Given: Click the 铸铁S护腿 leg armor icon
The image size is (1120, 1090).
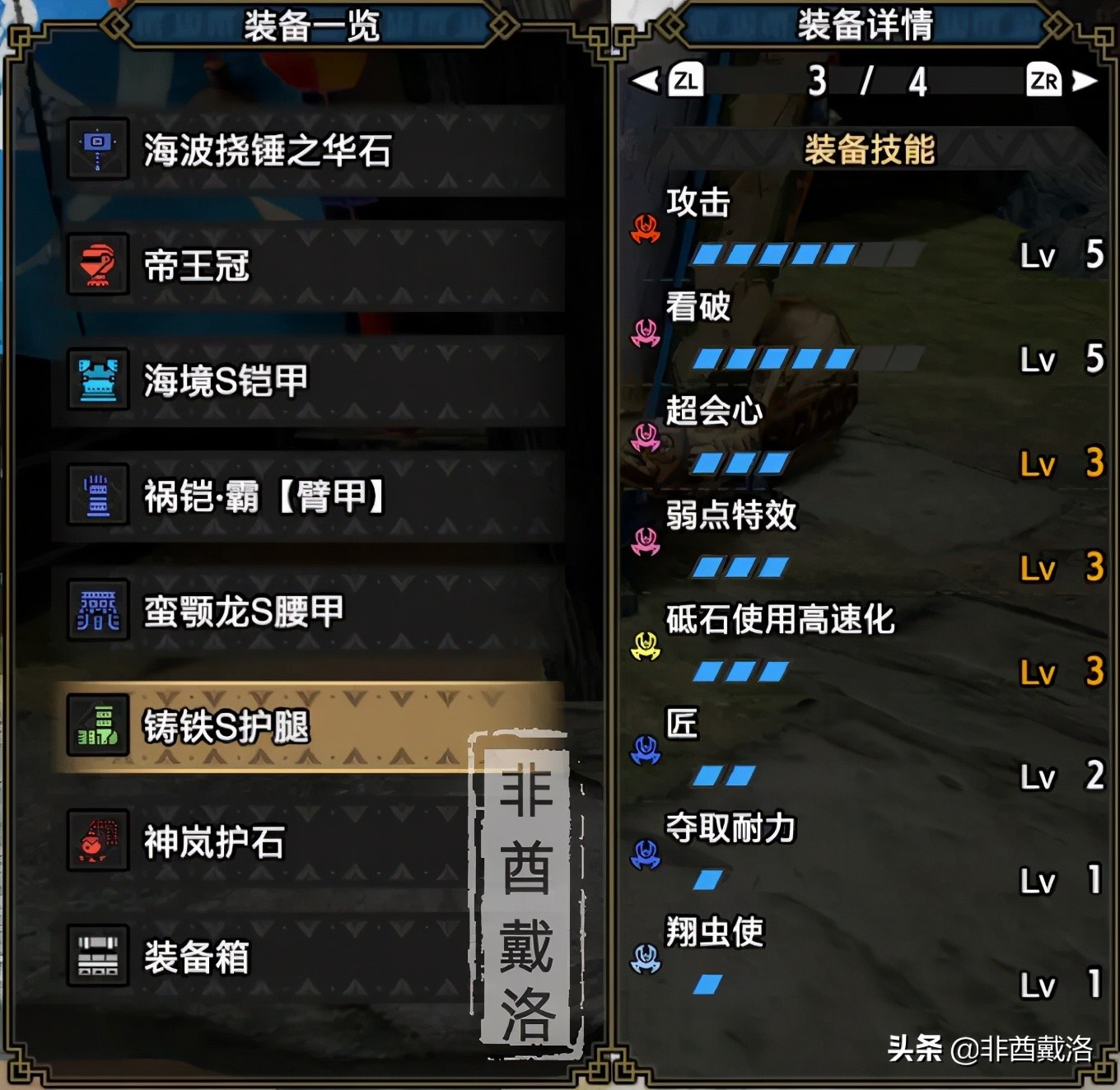Looking at the screenshot, I should click(x=99, y=726).
